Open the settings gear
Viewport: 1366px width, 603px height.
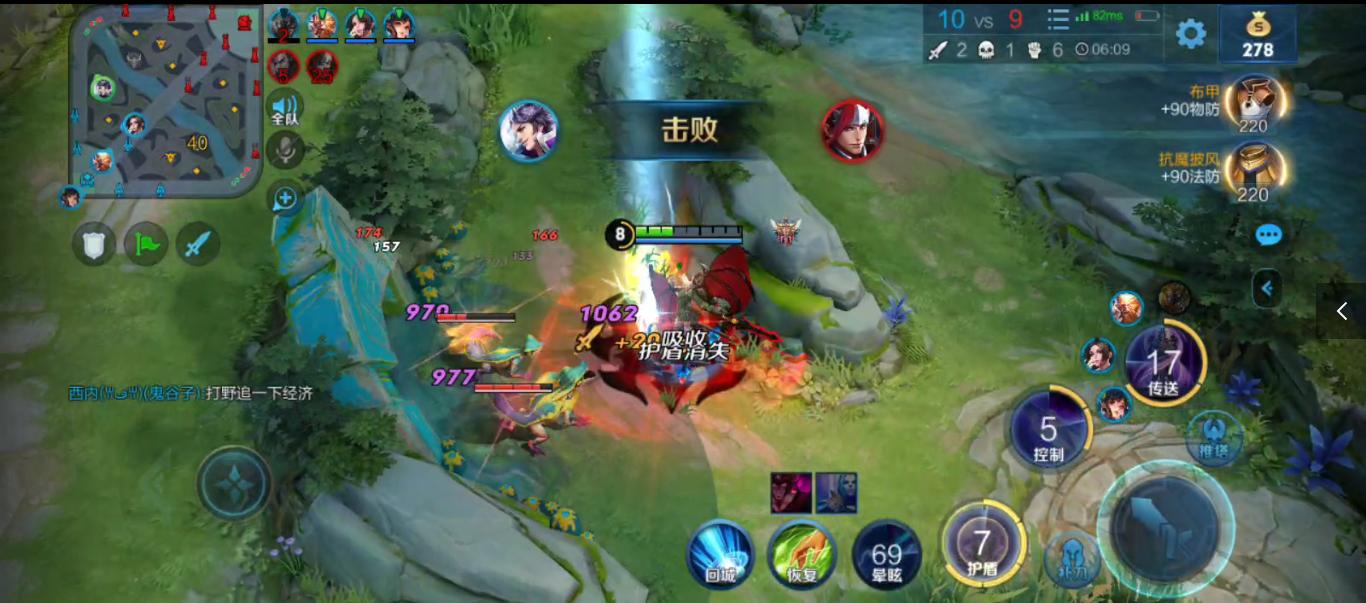click(1190, 34)
